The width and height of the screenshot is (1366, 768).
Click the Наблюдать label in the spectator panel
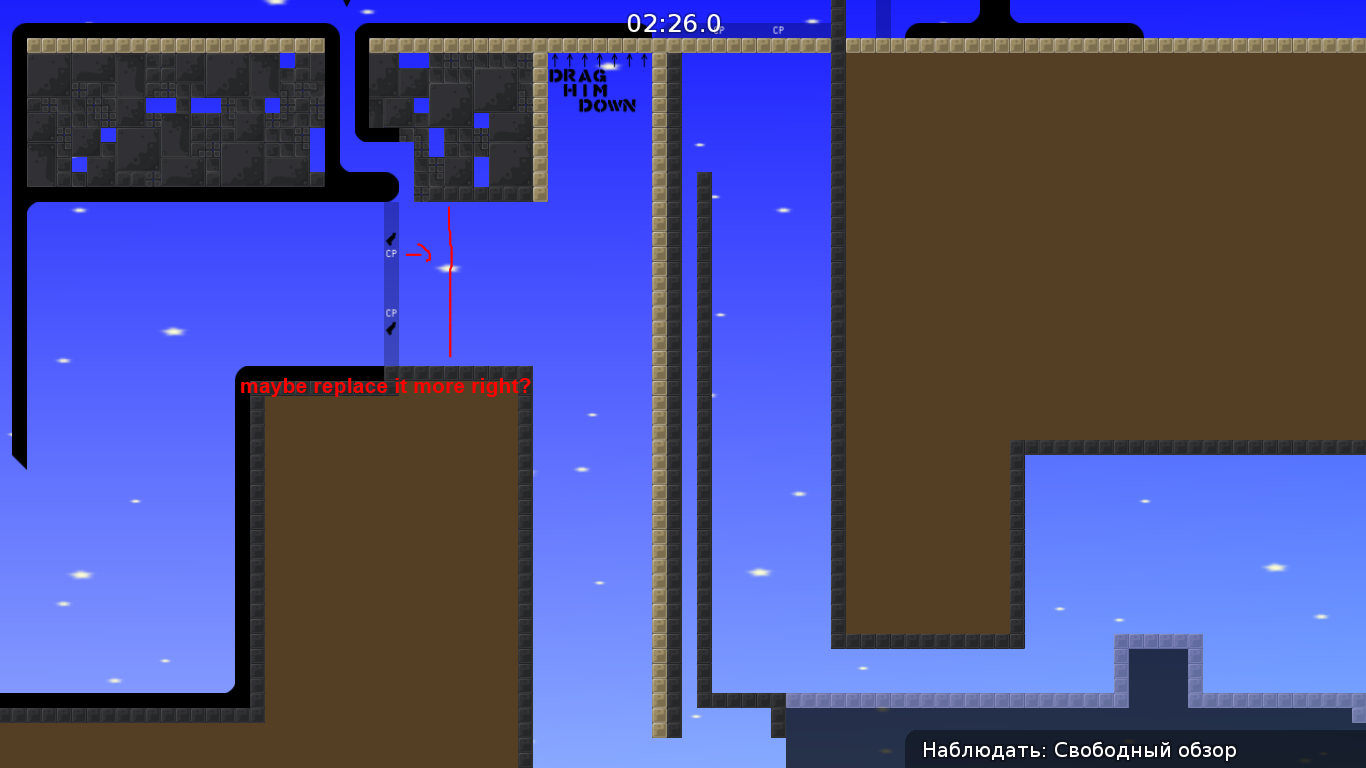coord(972,750)
